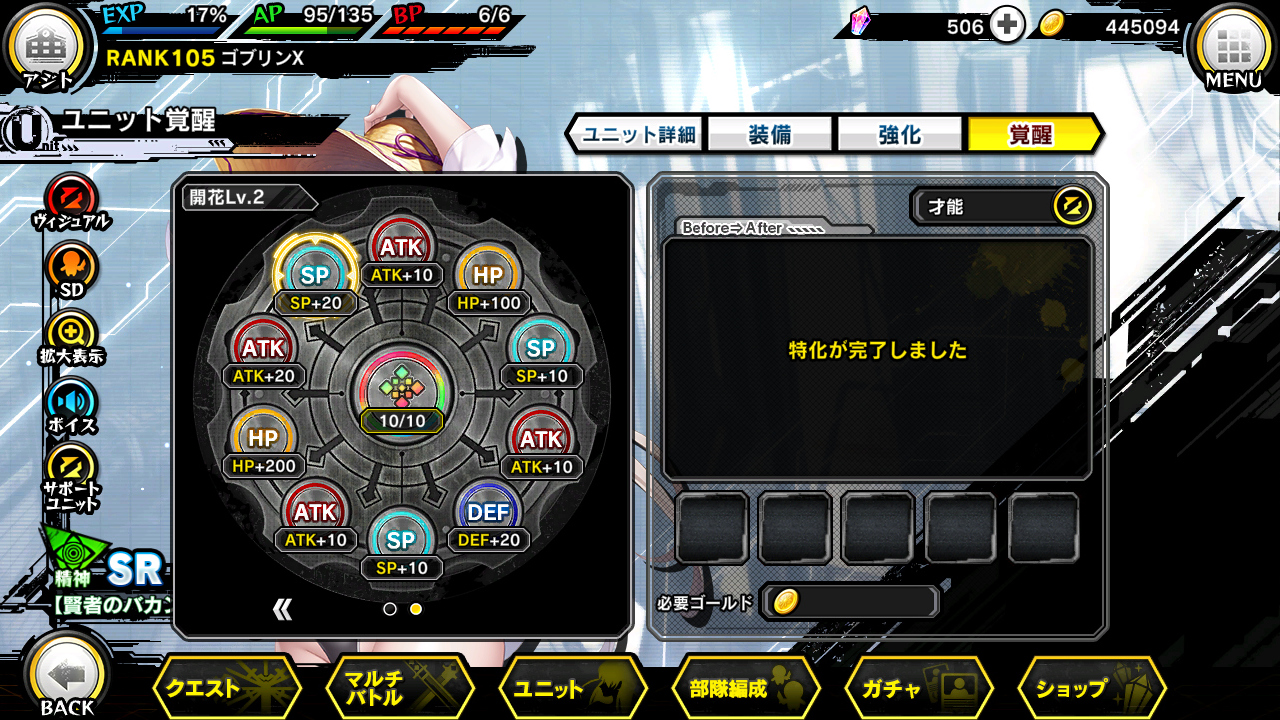The height and width of the screenshot is (720, 1280).
Task: Open 拡大表示 zoomed view
Action: 72,337
